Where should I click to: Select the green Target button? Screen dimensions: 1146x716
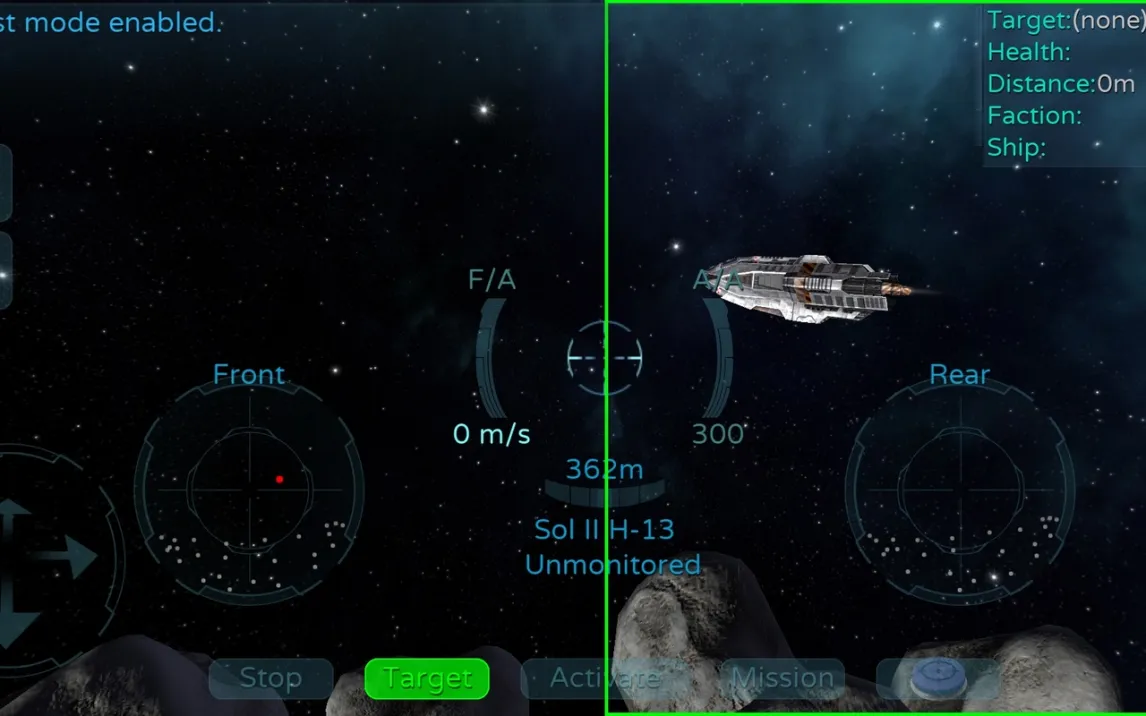click(427, 678)
